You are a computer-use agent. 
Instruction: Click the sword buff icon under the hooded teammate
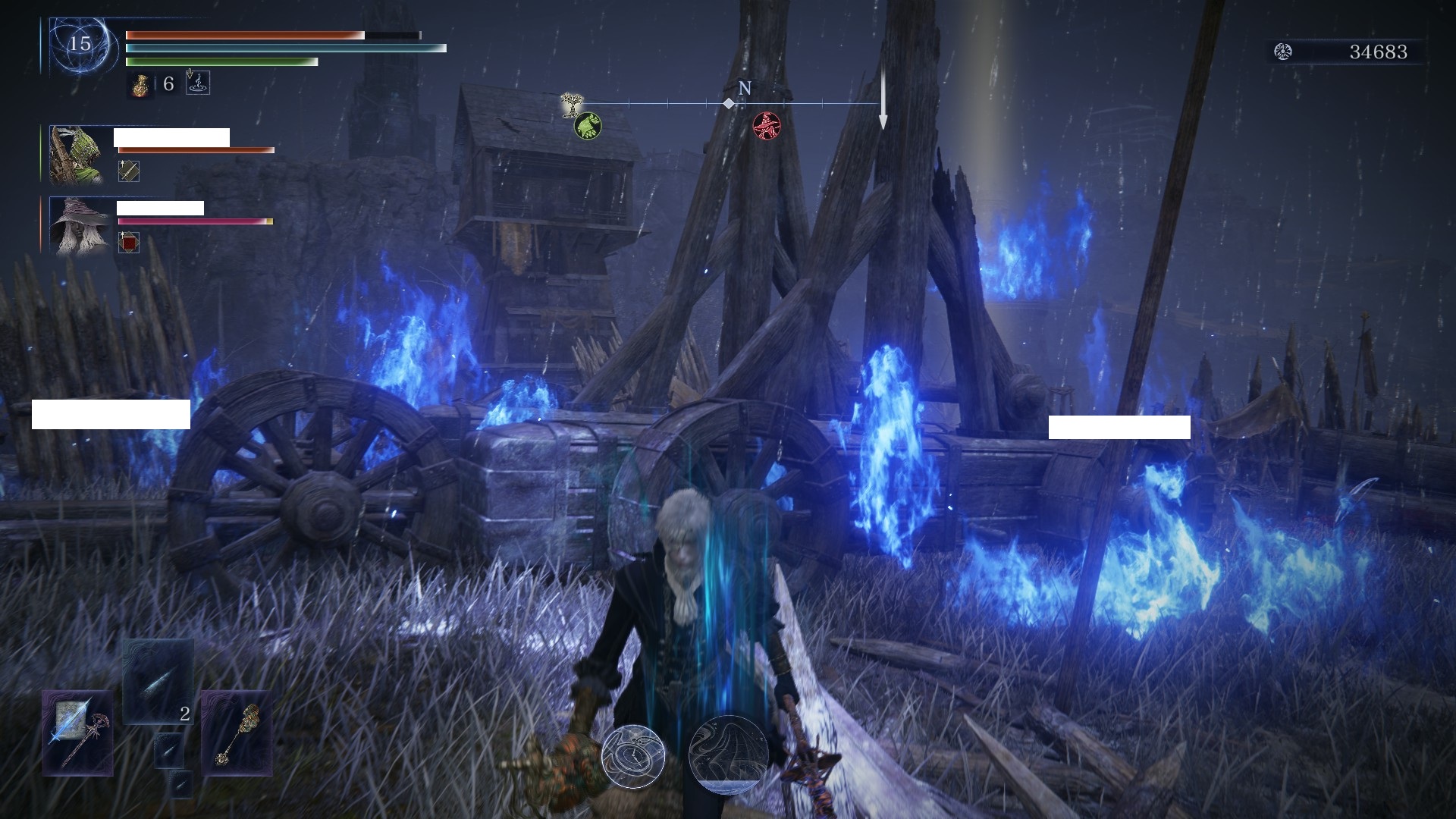tap(129, 171)
